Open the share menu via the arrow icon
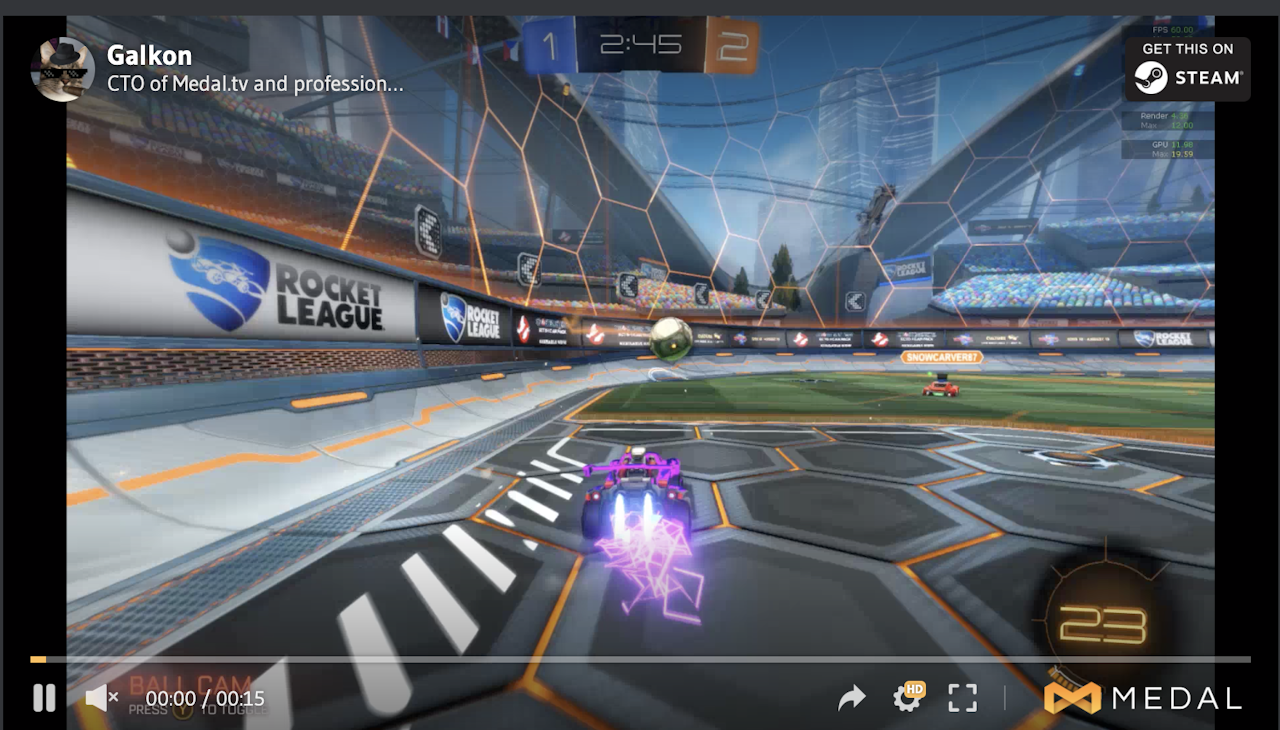This screenshot has width=1280, height=730. pos(852,697)
